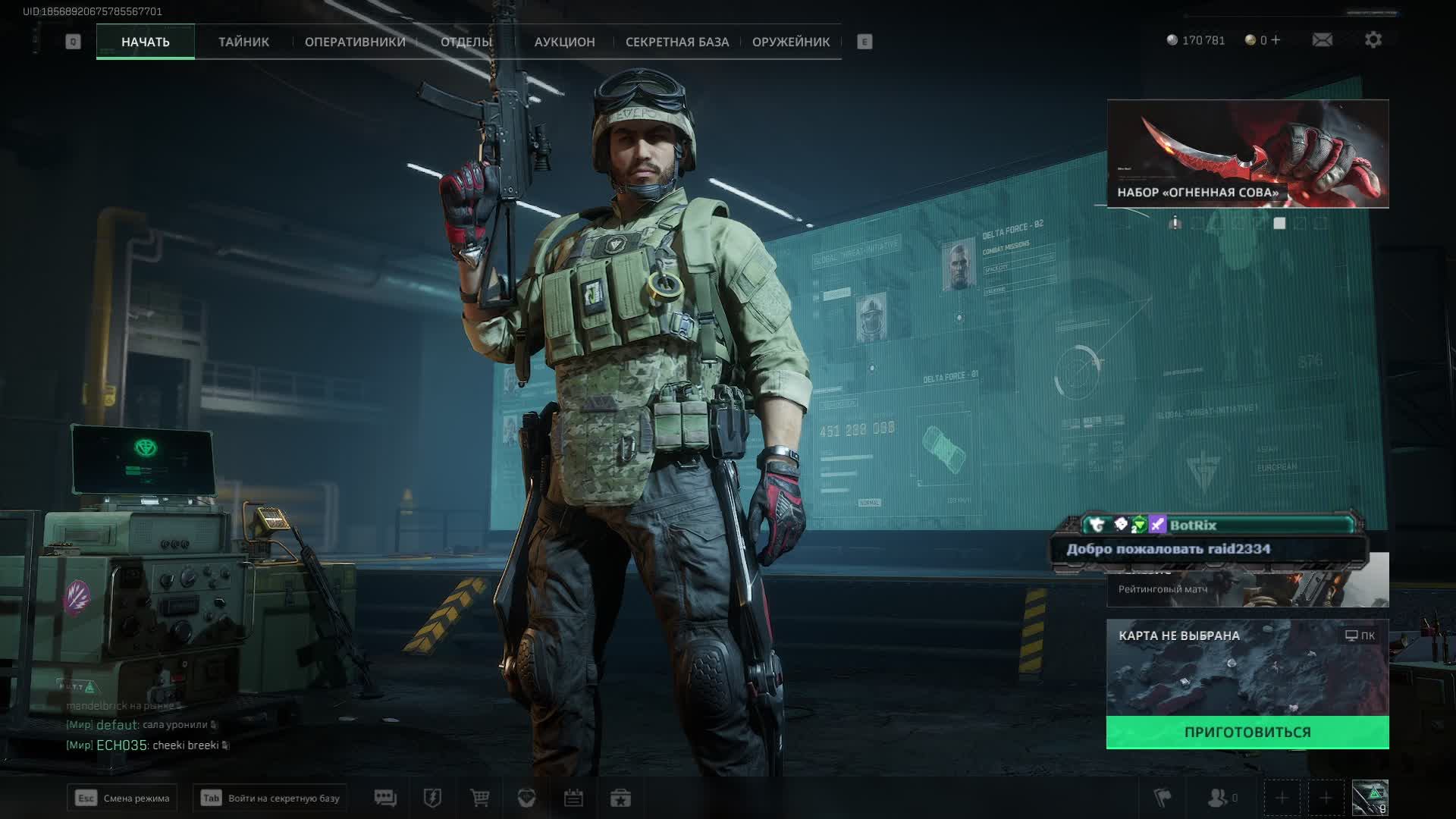Image resolution: width=1456 pixels, height=819 pixels.
Task: Open the ОРУЖЕЙНИК gunsmith tab
Action: 791,42
